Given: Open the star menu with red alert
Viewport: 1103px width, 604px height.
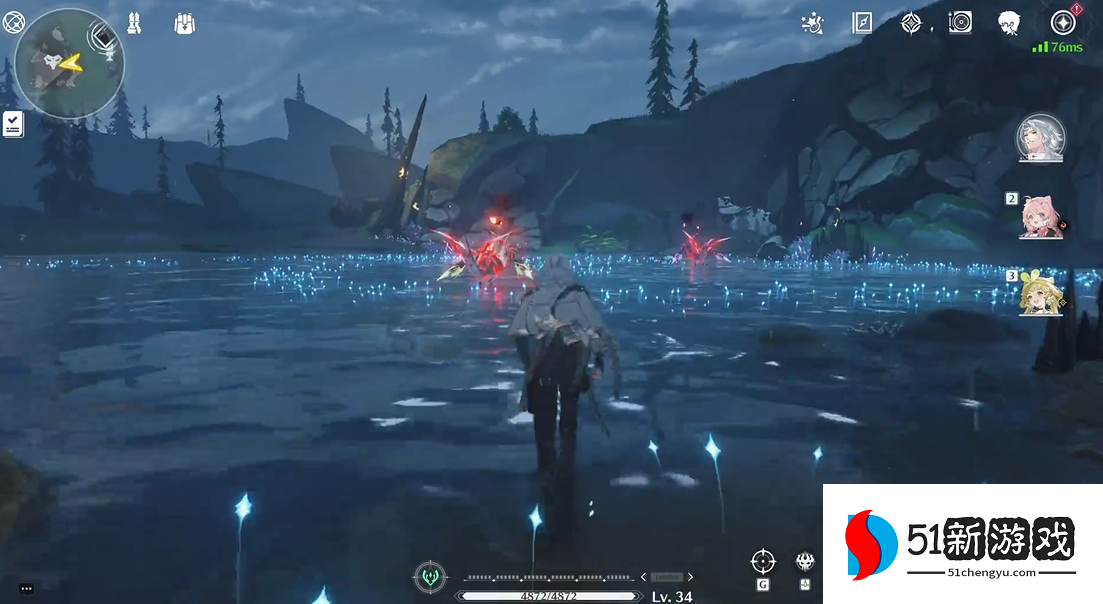Looking at the screenshot, I should click(1063, 22).
